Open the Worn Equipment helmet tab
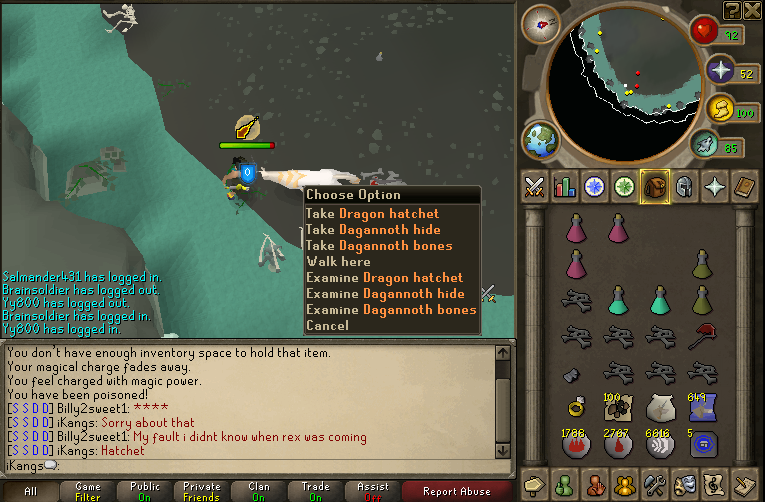The width and height of the screenshot is (765, 502). (x=685, y=187)
